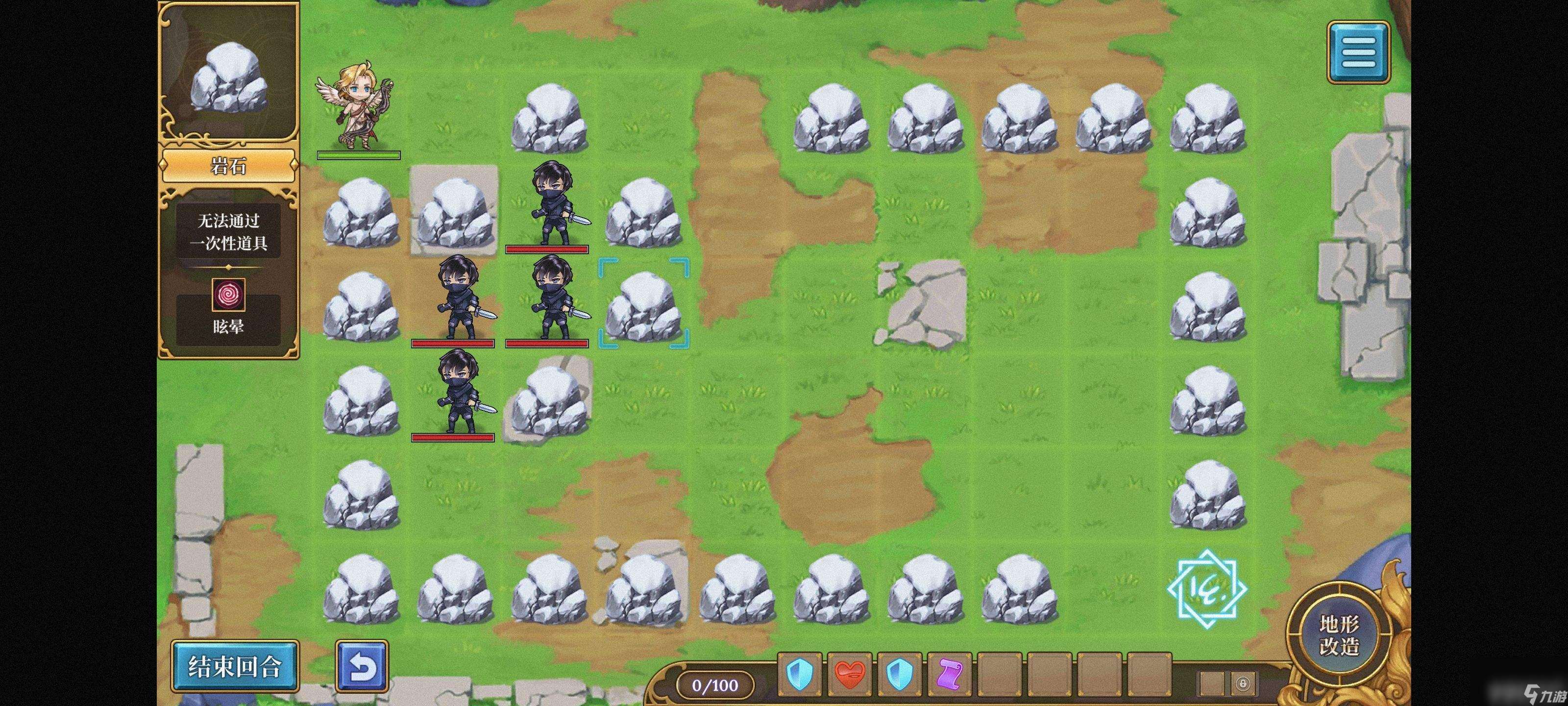This screenshot has width=1568, height=706.
Task: Select the highlighted rock tile with cyan brackets
Action: 643,303
